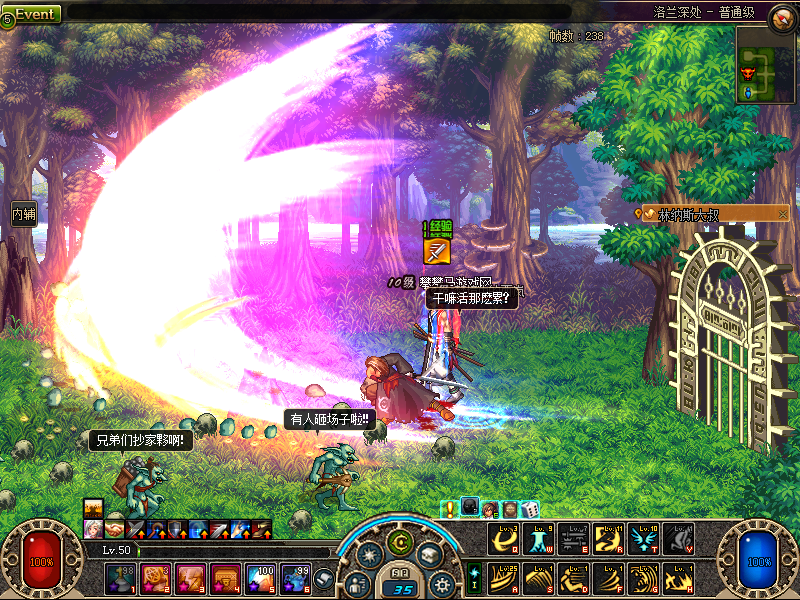Use the blue potion in slot 6

click(x=296, y=577)
